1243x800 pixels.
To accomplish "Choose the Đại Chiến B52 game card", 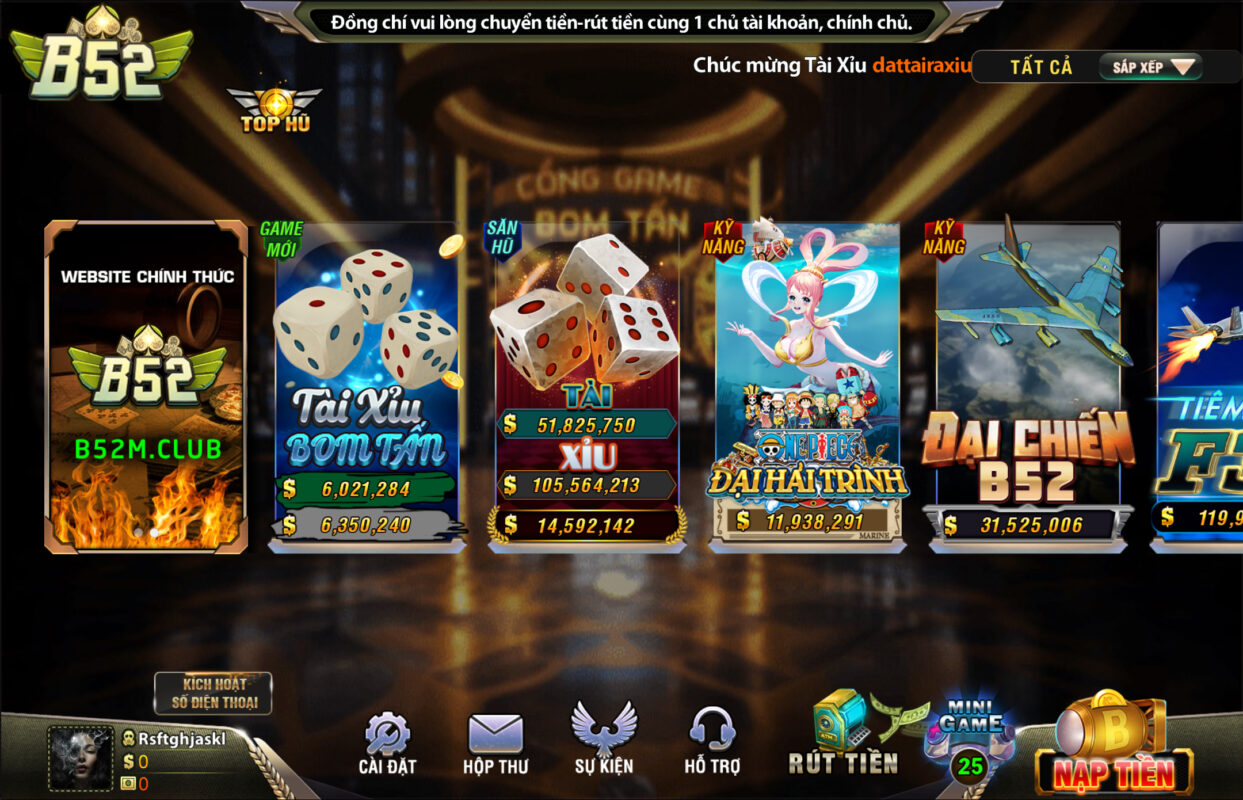I will pyautogui.click(x=1028, y=385).
